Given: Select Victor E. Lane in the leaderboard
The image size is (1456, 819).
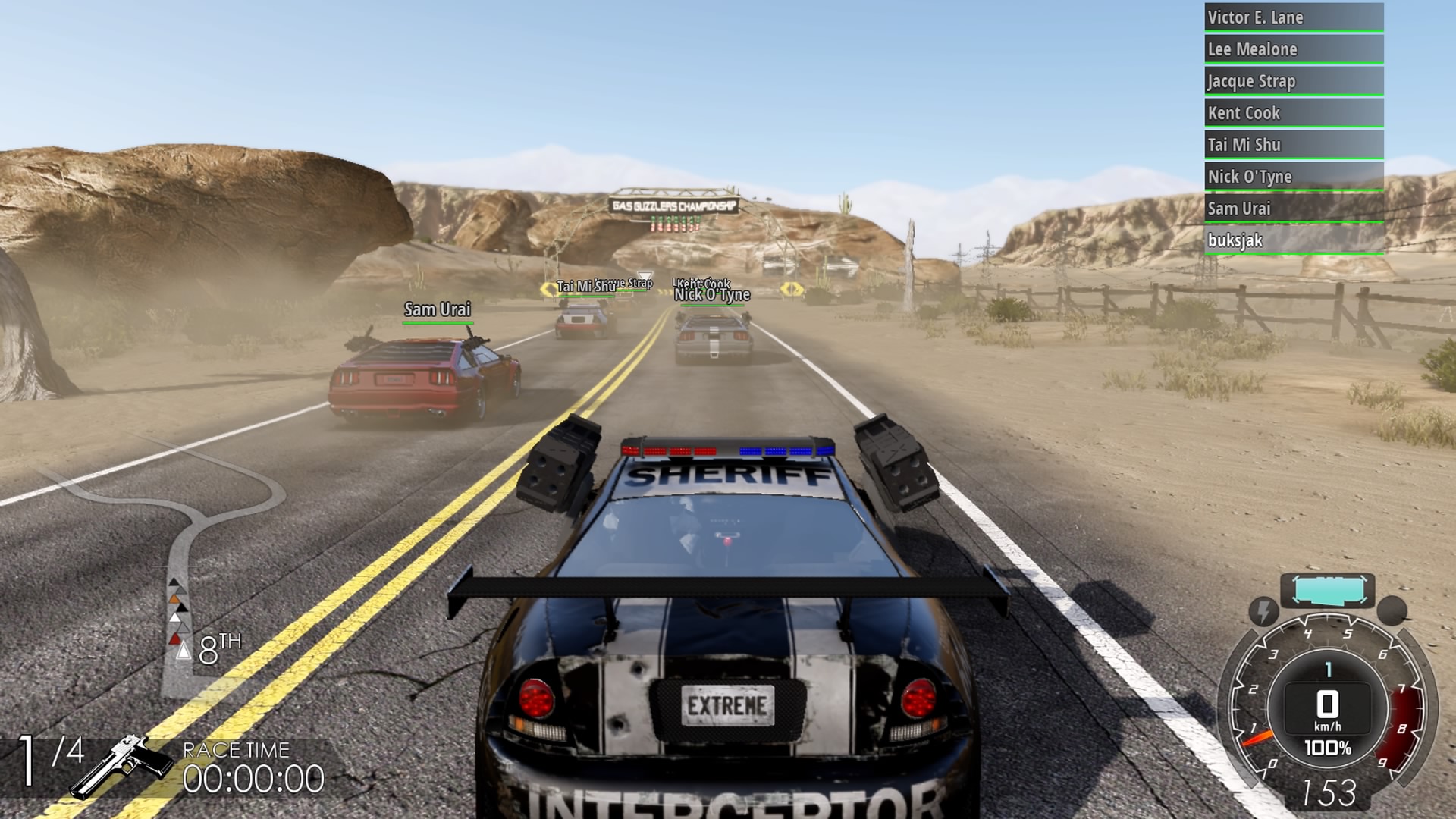Looking at the screenshot, I should click(1293, 17).
